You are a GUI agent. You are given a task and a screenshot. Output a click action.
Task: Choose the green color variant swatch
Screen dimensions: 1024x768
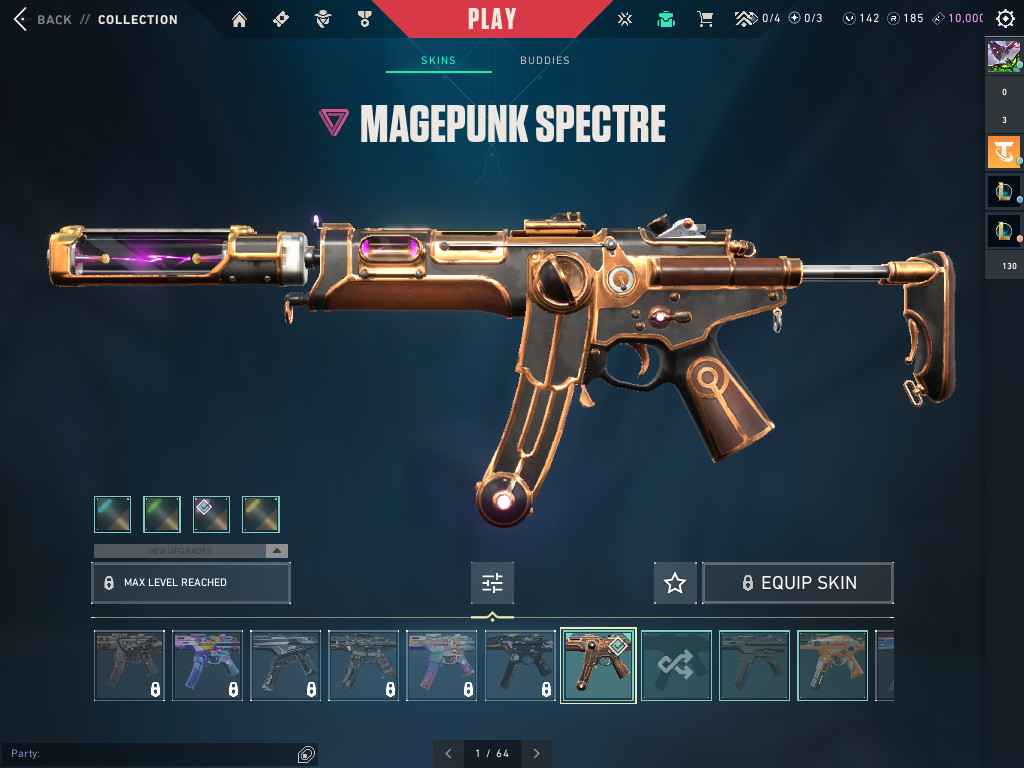pyautogui.click(x=162, y=514)
